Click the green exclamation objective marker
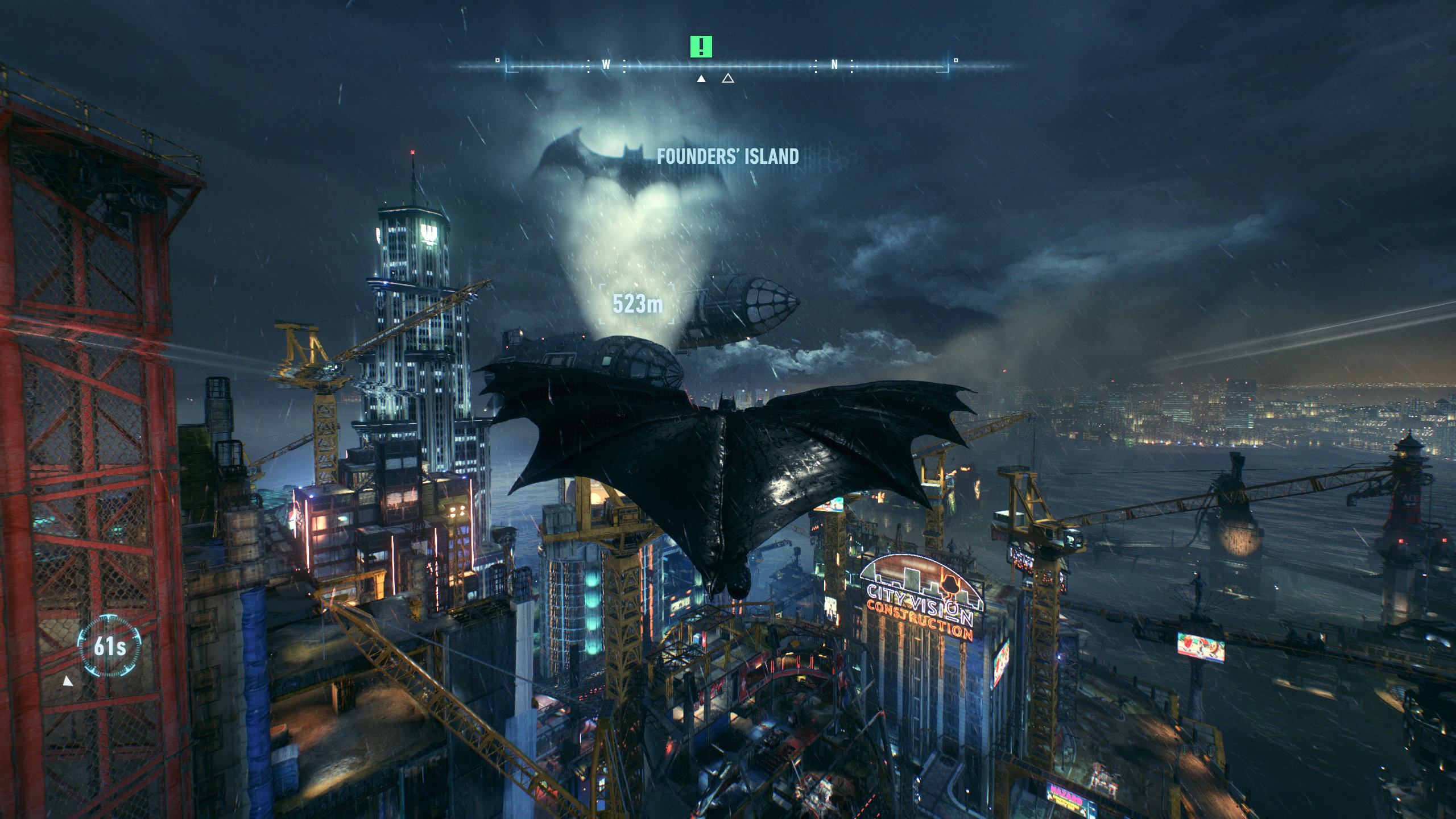The image size is (1456, 819). point(701,47)
